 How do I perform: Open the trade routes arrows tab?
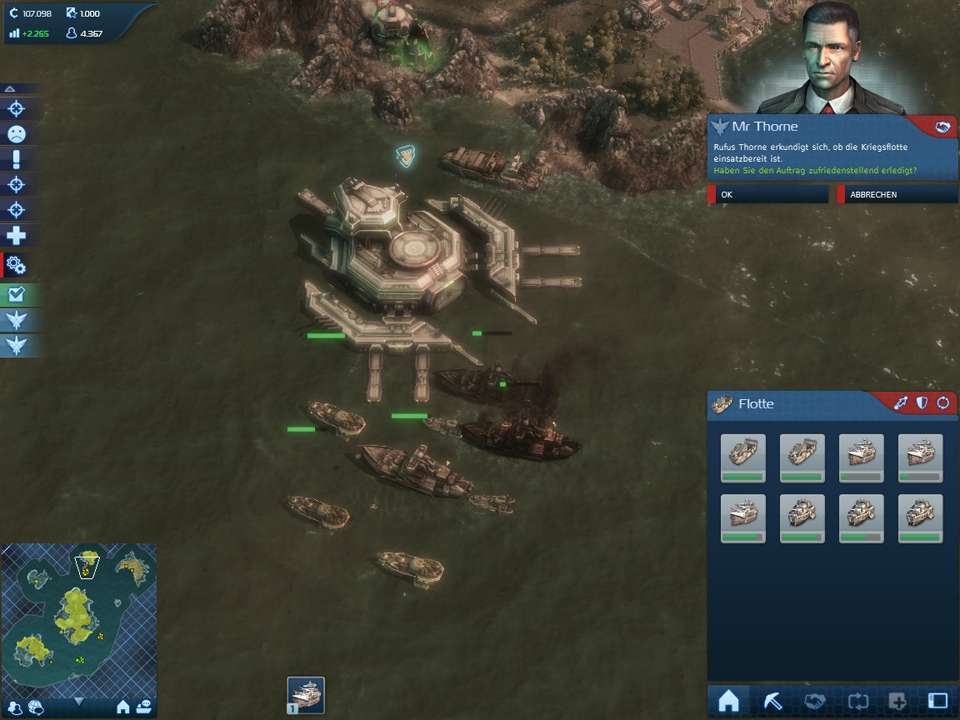pyautogui.click(x=855, y=701)
